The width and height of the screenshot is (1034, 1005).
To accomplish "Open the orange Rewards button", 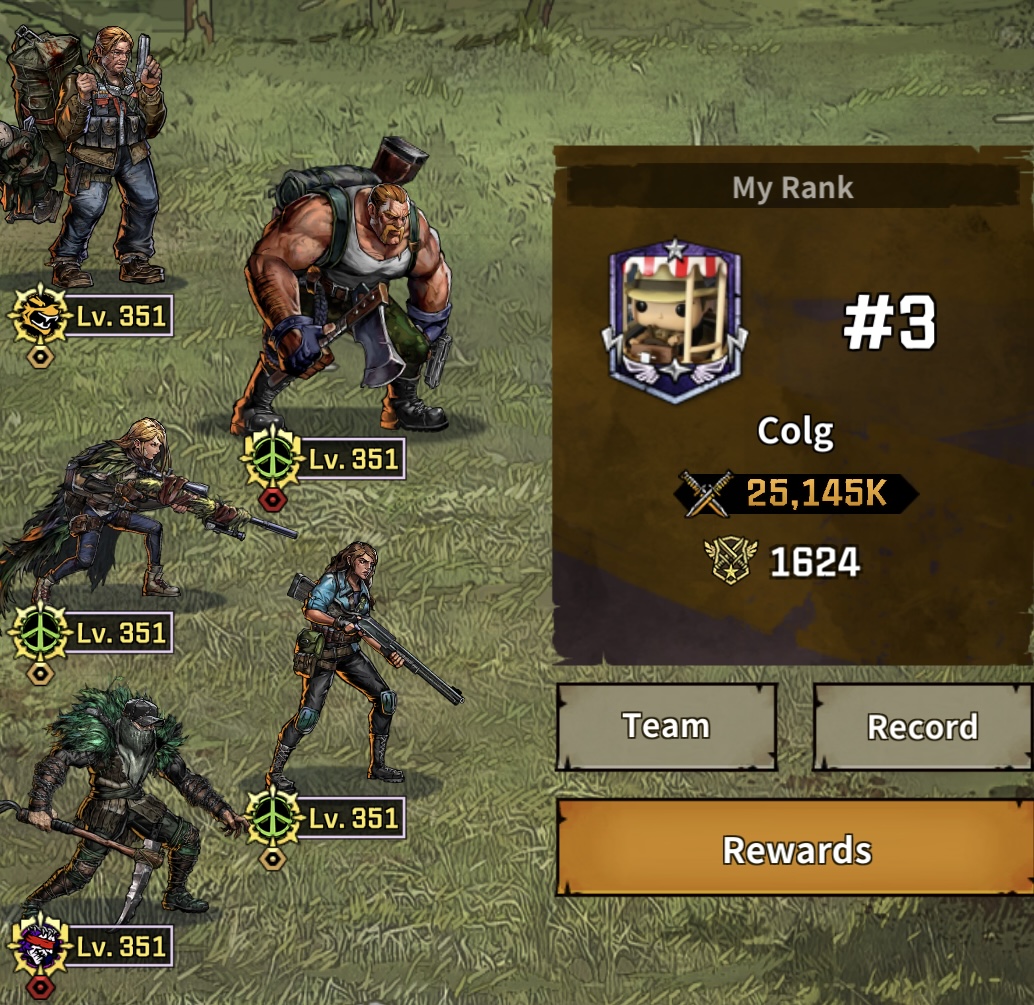I will [795, 850].
